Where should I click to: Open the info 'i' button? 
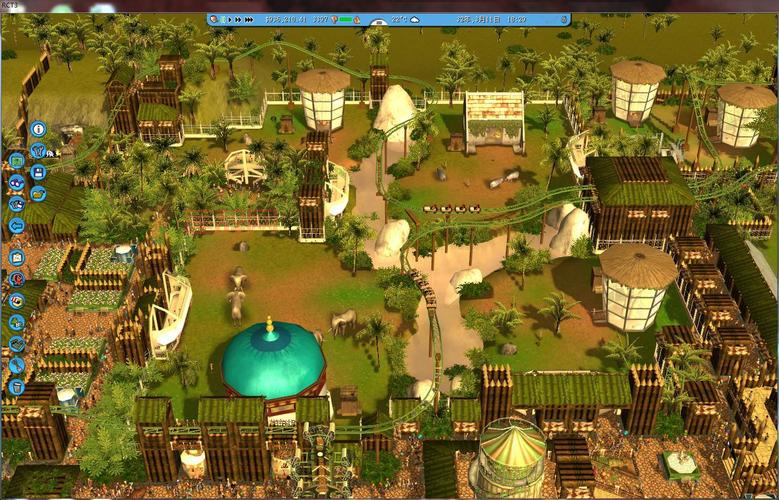pos(38,128)
